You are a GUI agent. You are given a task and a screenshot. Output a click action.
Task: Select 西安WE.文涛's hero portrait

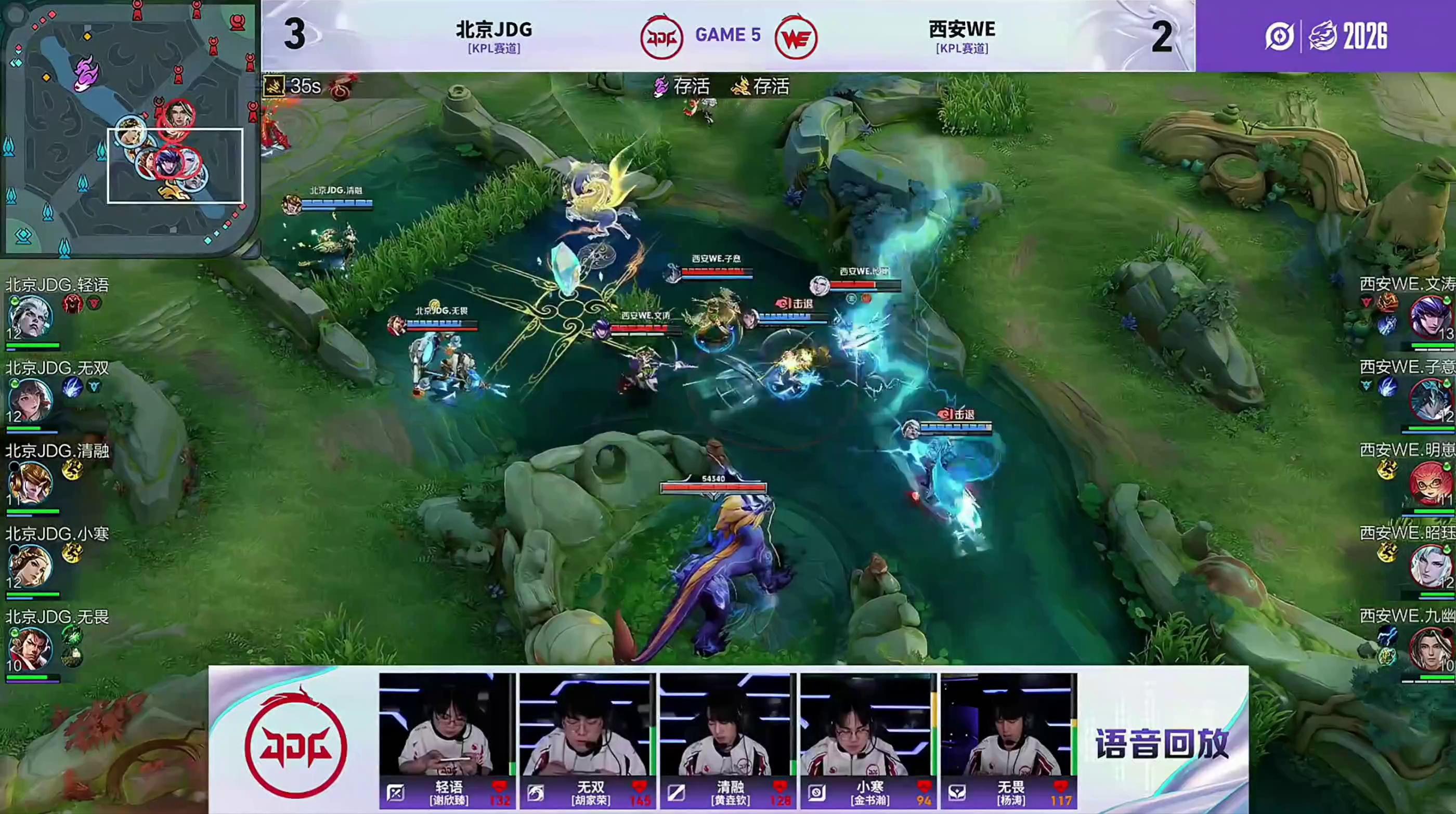(x=1430, y=317)
